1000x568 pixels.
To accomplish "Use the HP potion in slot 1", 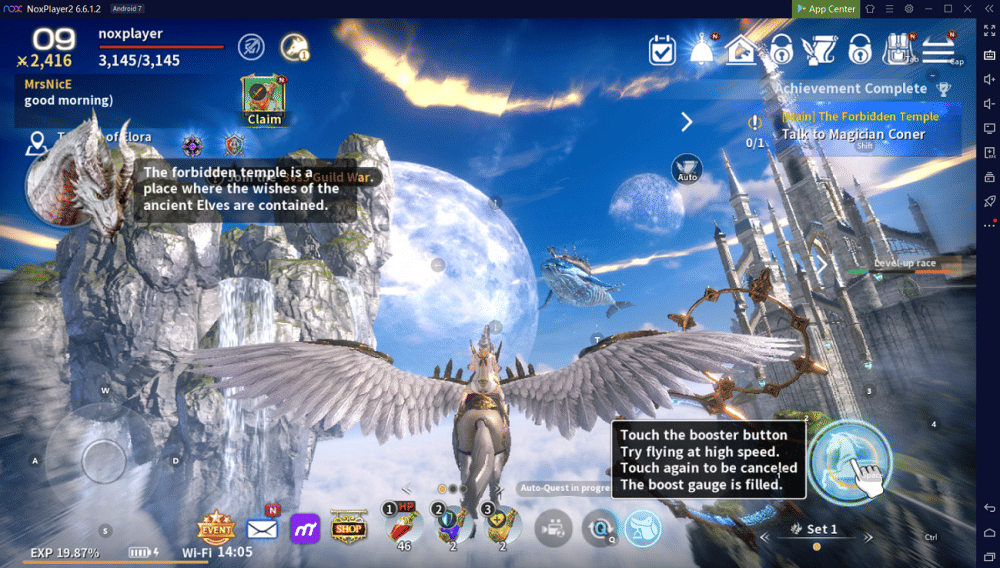I will point(404,526).
